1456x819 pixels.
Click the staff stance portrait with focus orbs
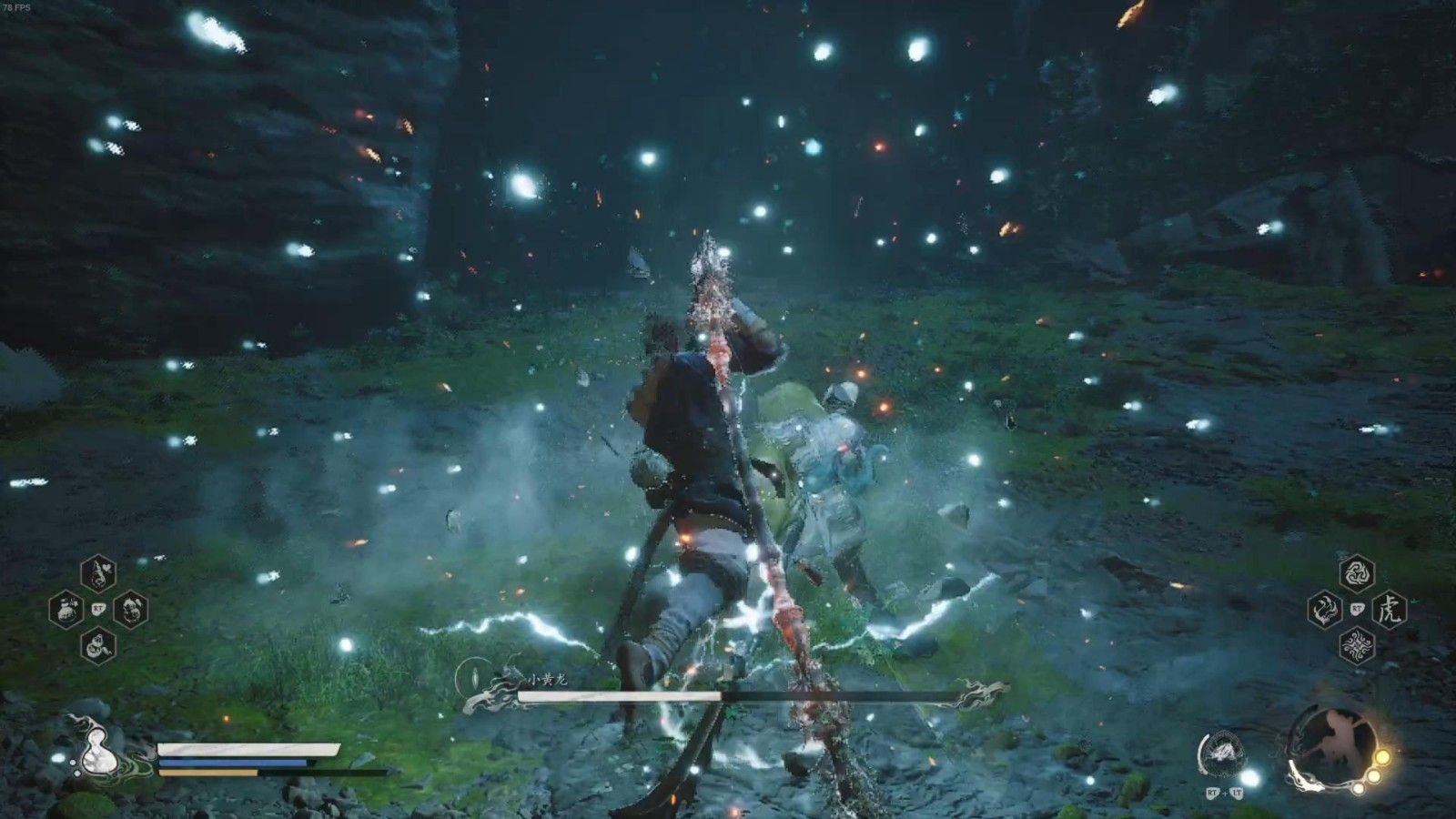[x=1330, y=749]
